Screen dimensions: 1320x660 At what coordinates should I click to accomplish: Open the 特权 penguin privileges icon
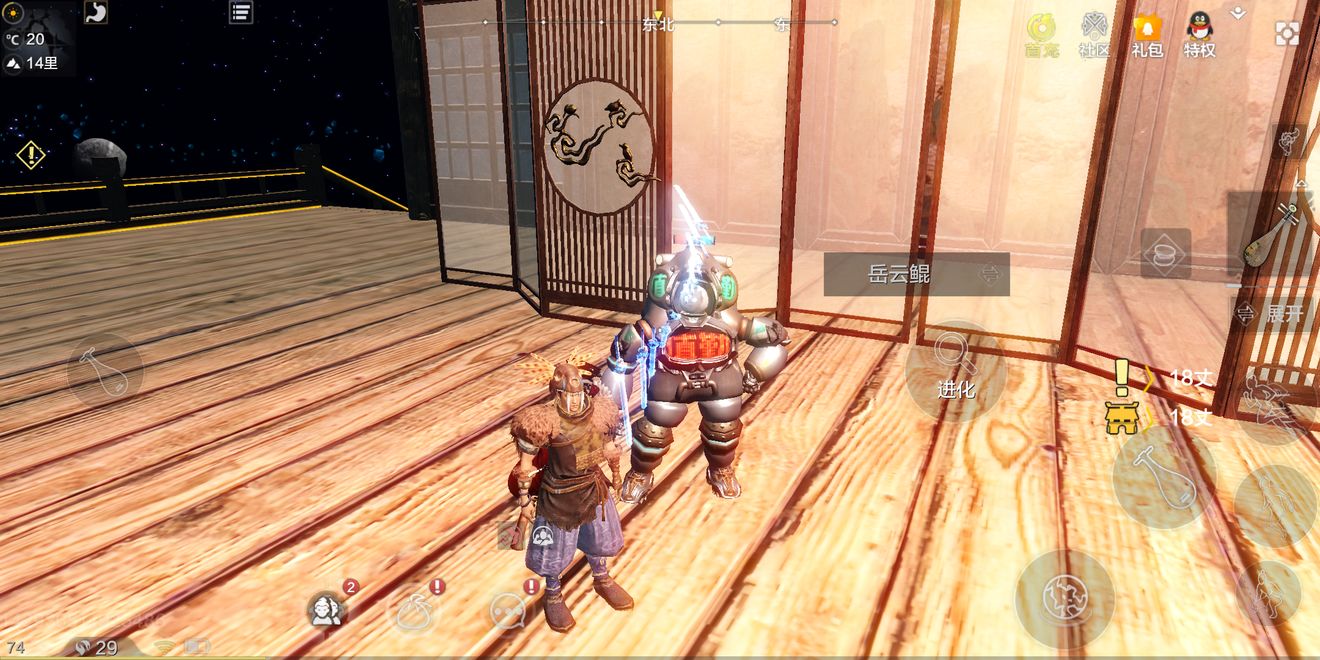tap(1200, 35)
